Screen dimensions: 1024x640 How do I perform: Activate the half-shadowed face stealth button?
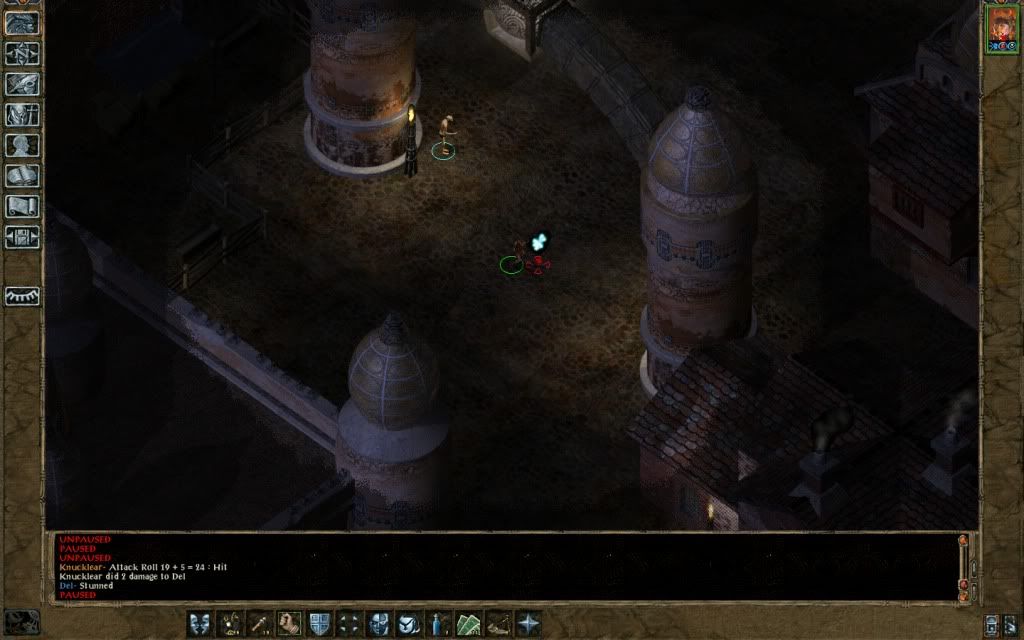[379, 623]
